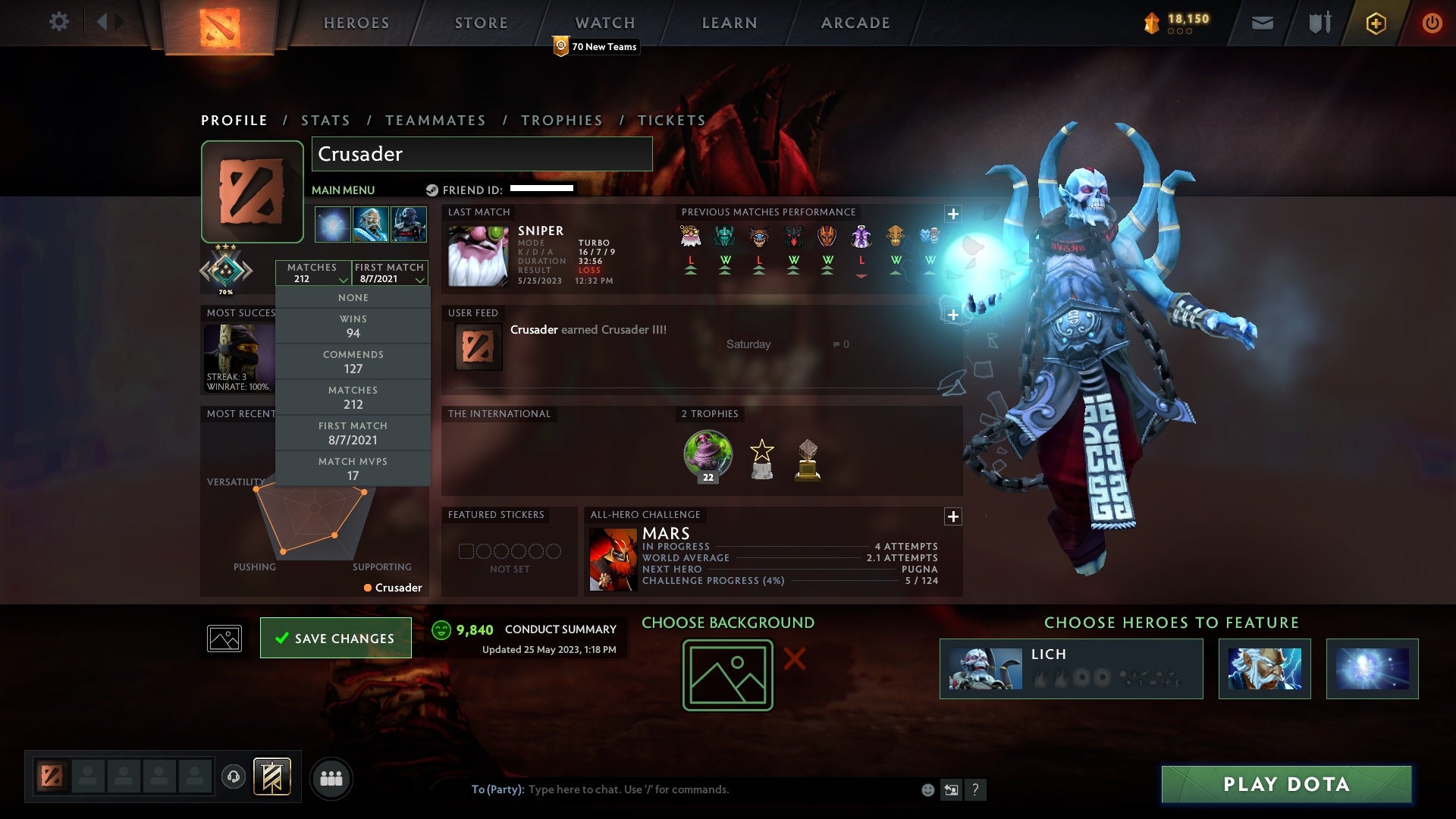This screenshot has width=1456, height=819.
Task: Switch to the STATS tab
Action: click(x=325, y=120)
